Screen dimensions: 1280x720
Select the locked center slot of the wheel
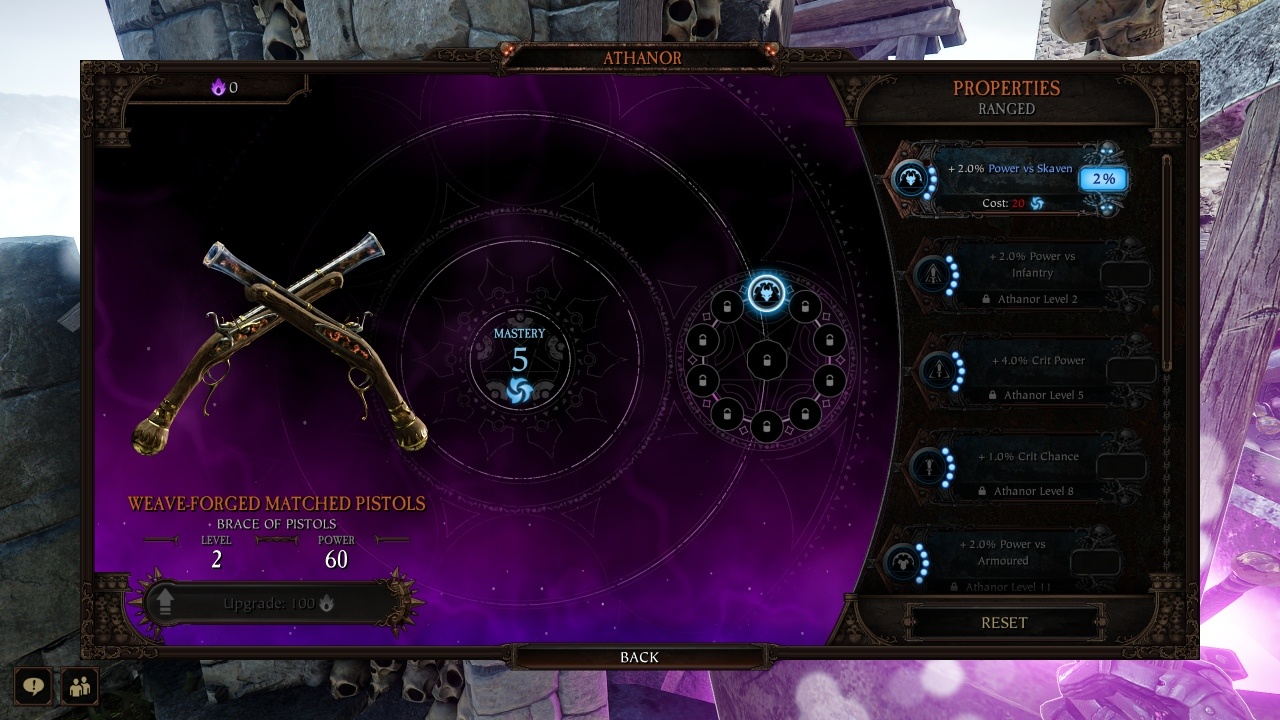tap(767, 360)
